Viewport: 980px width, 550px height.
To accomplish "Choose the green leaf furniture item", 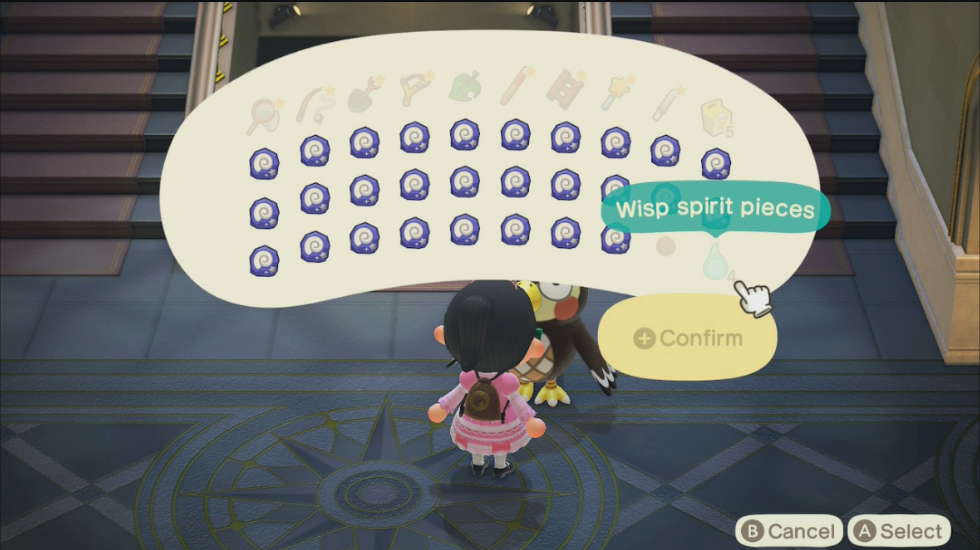I will coord(465,89).
